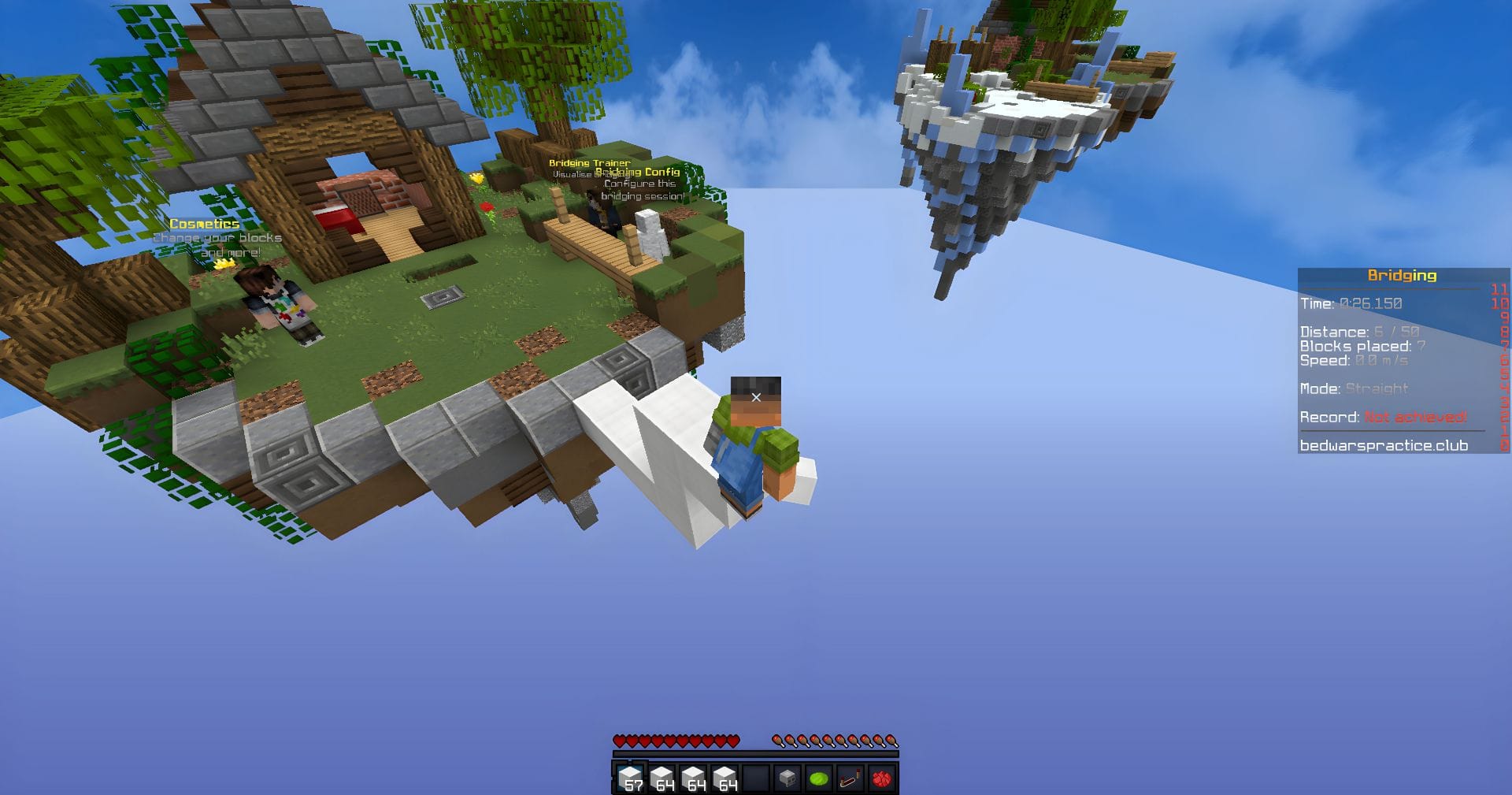Image resolution: width=1512 pixels, height=795 pixels.
Task: Click the Bridging title on the sidebar
Action: 1402,276
